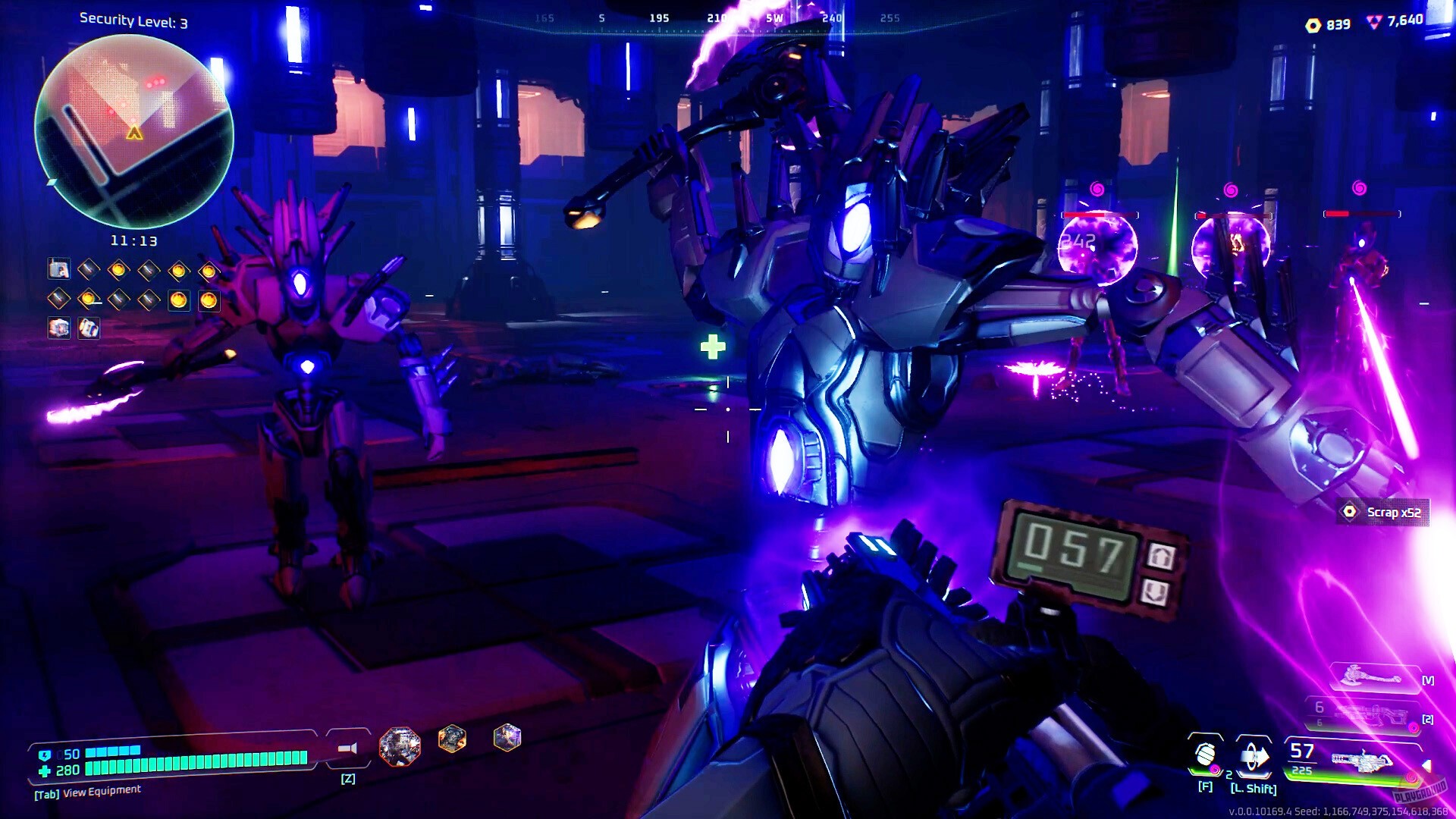Screen dimensions: 1456x819
Task: Toggle the cube item icon below the buffs
Action: click(59, 329)
